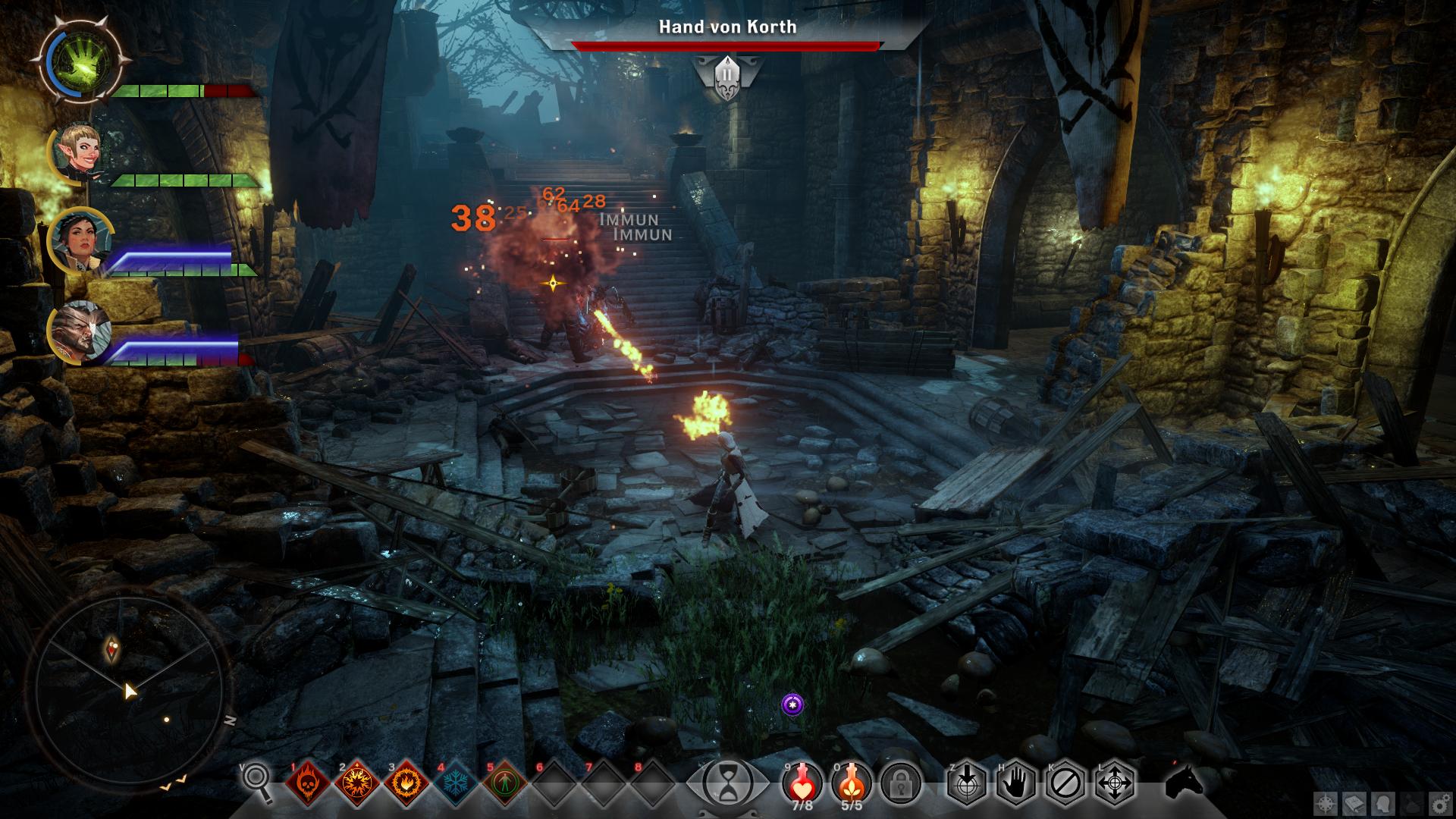Activate the green figure barrier ability
The width and height of the screenshot is (1456, 819).
tap(505, 781)
